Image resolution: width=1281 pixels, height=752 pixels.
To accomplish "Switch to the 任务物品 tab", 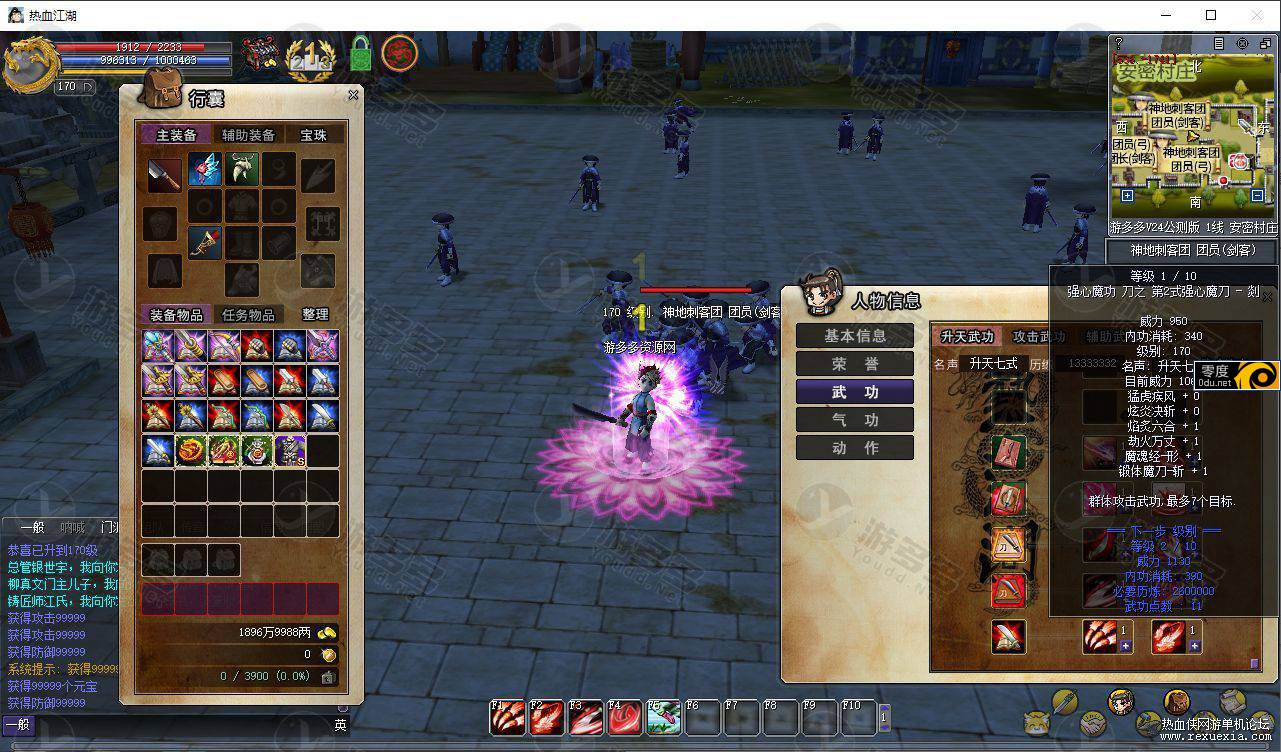I will 248,315.
